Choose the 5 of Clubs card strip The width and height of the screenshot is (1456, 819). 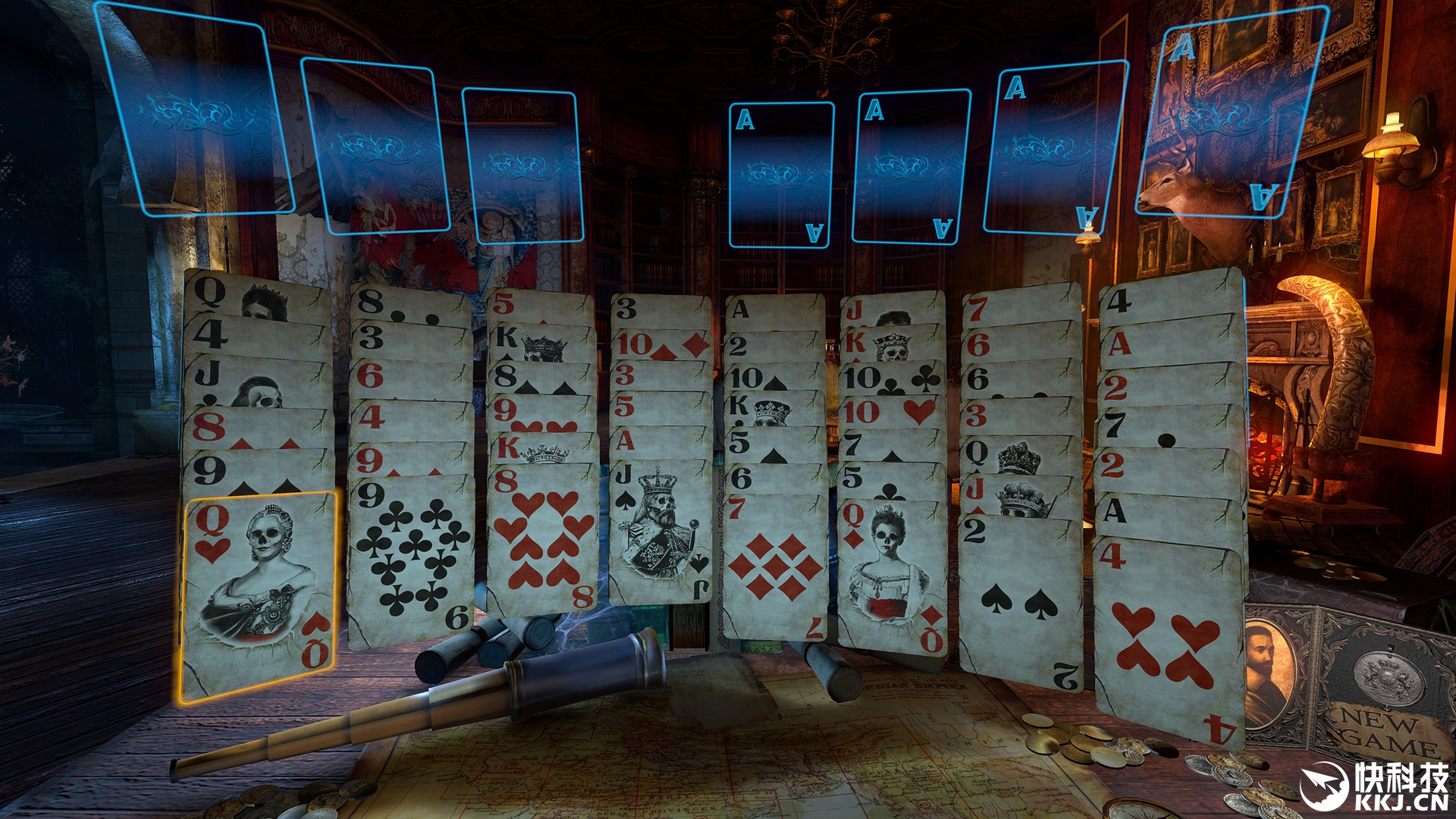pyautogui.click(x=891, y=479)
